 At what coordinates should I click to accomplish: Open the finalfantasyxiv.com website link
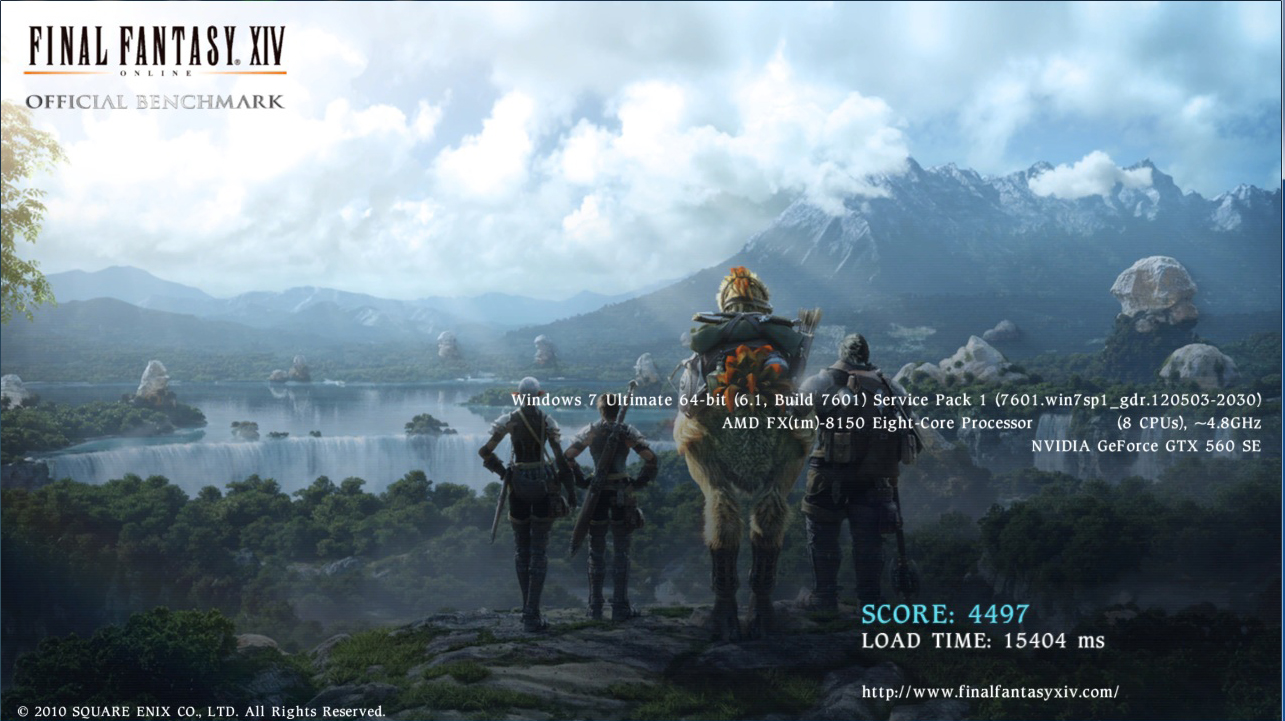click(x=990, y=691)
